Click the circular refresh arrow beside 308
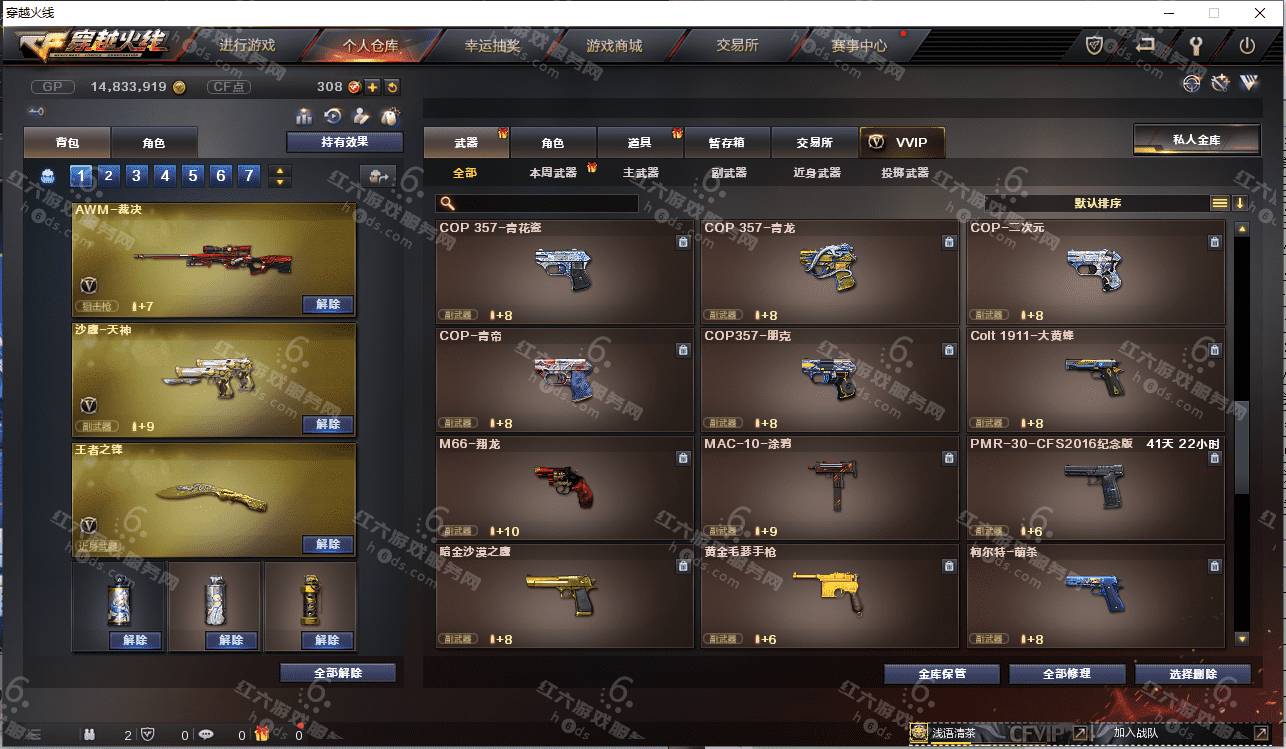This screenshot has width=1286, height=749. point(391,88)
